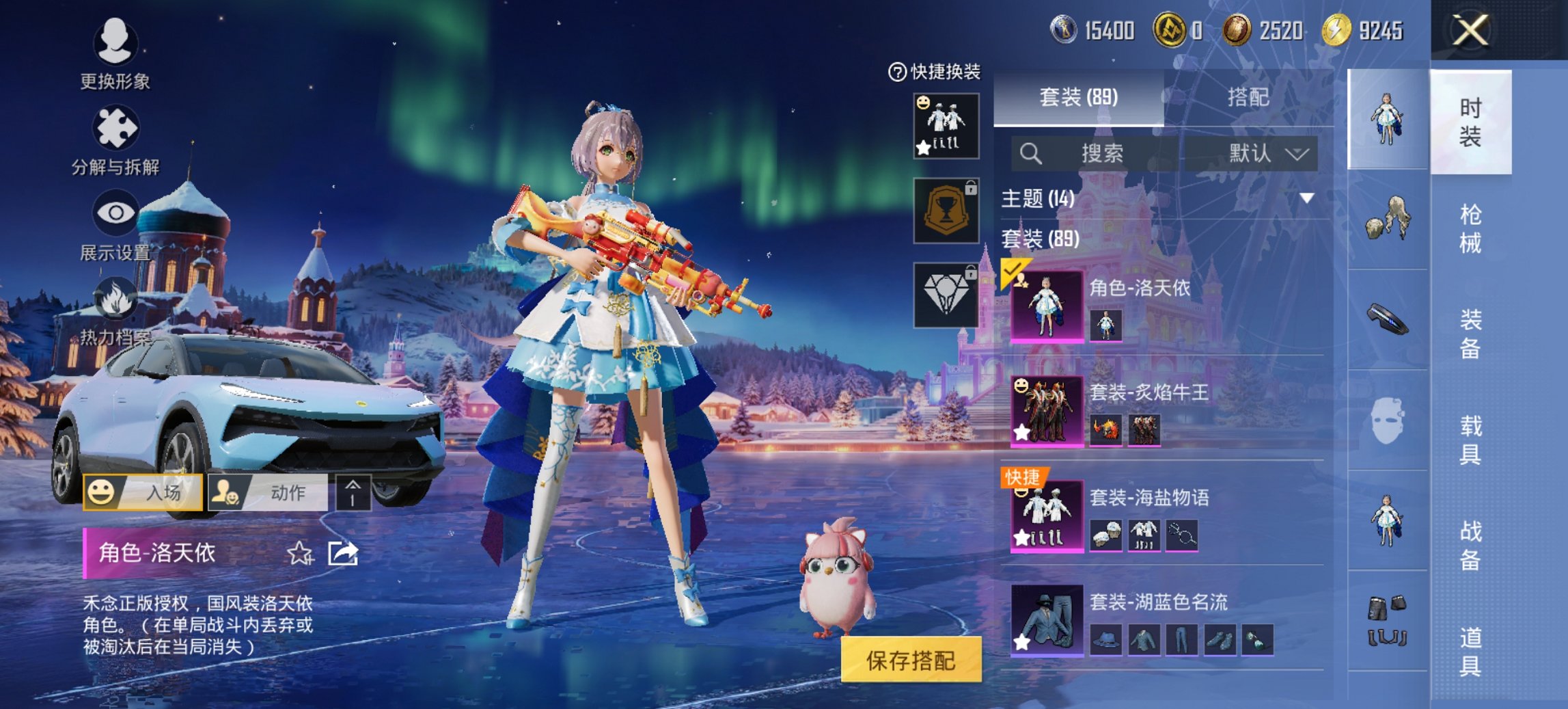Select the 入场 entrance button
This screenshot has height=709, width=1568.
coord(143,492)
